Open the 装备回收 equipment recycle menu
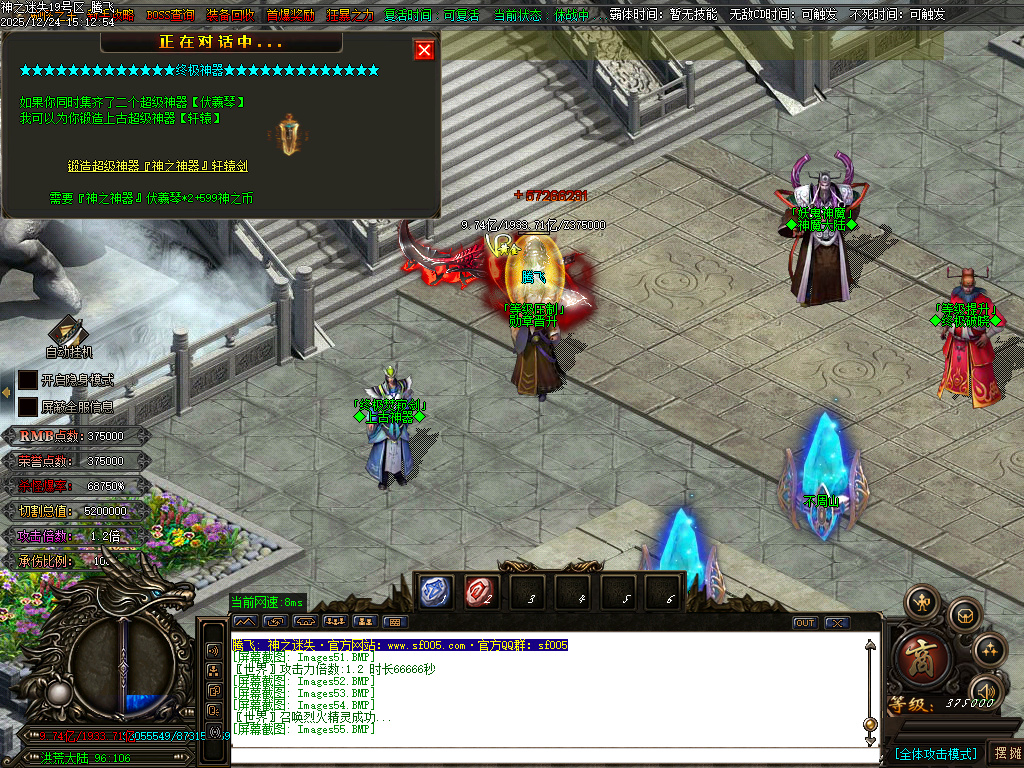 [230, 15]
